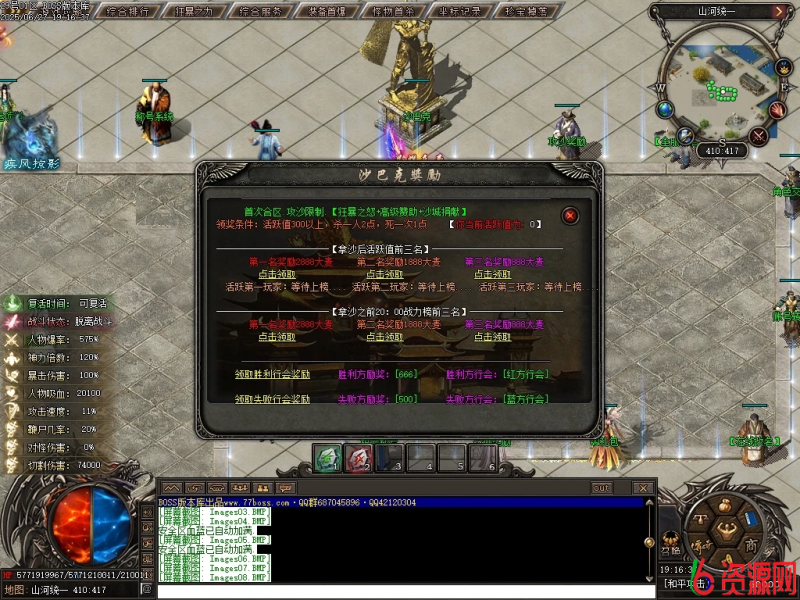Close the 沙巴克奖励 reward window
This screenshot has width=800, height=600.
[570, 215]
